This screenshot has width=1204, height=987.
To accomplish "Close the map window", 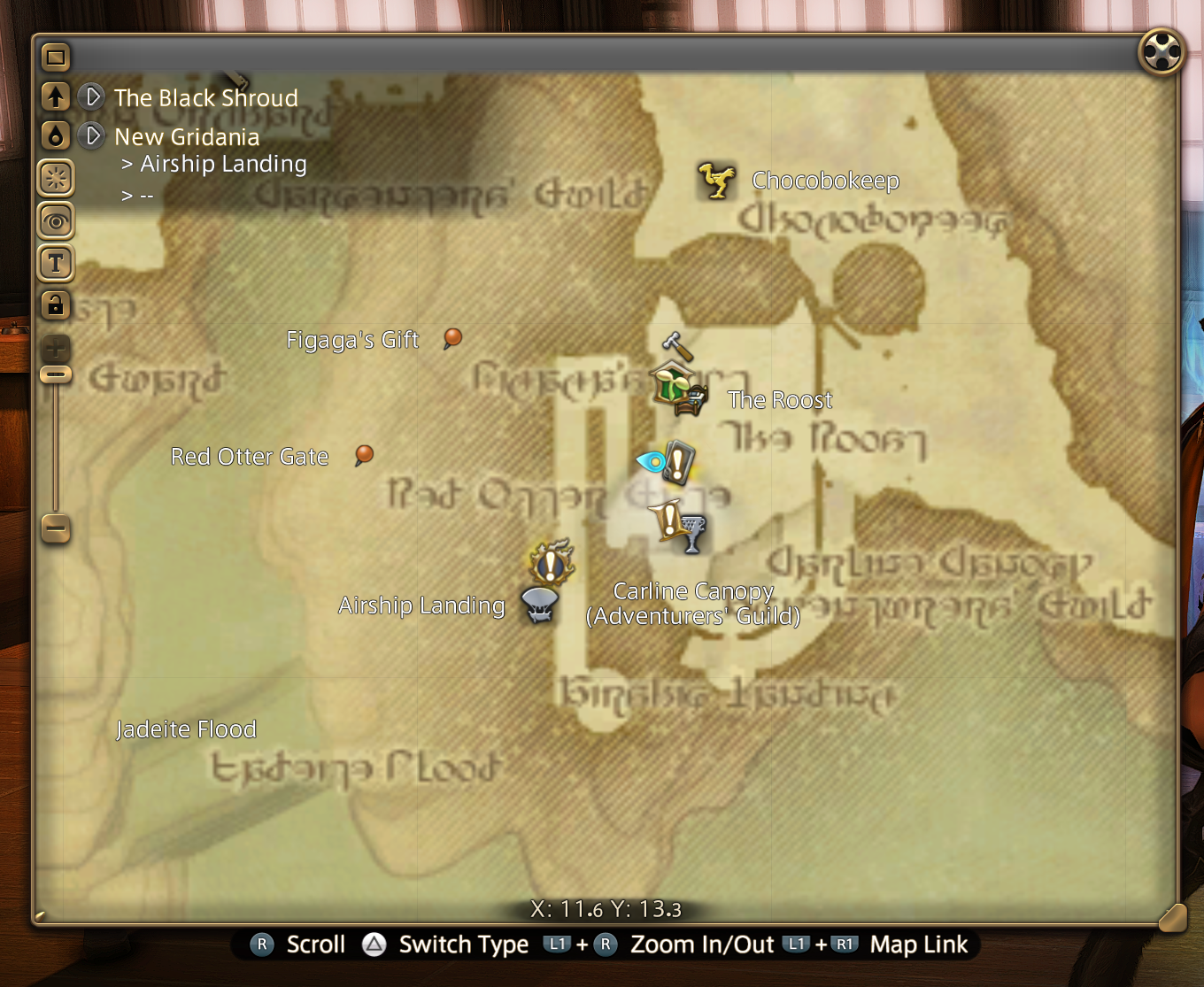I will 1161,51.
